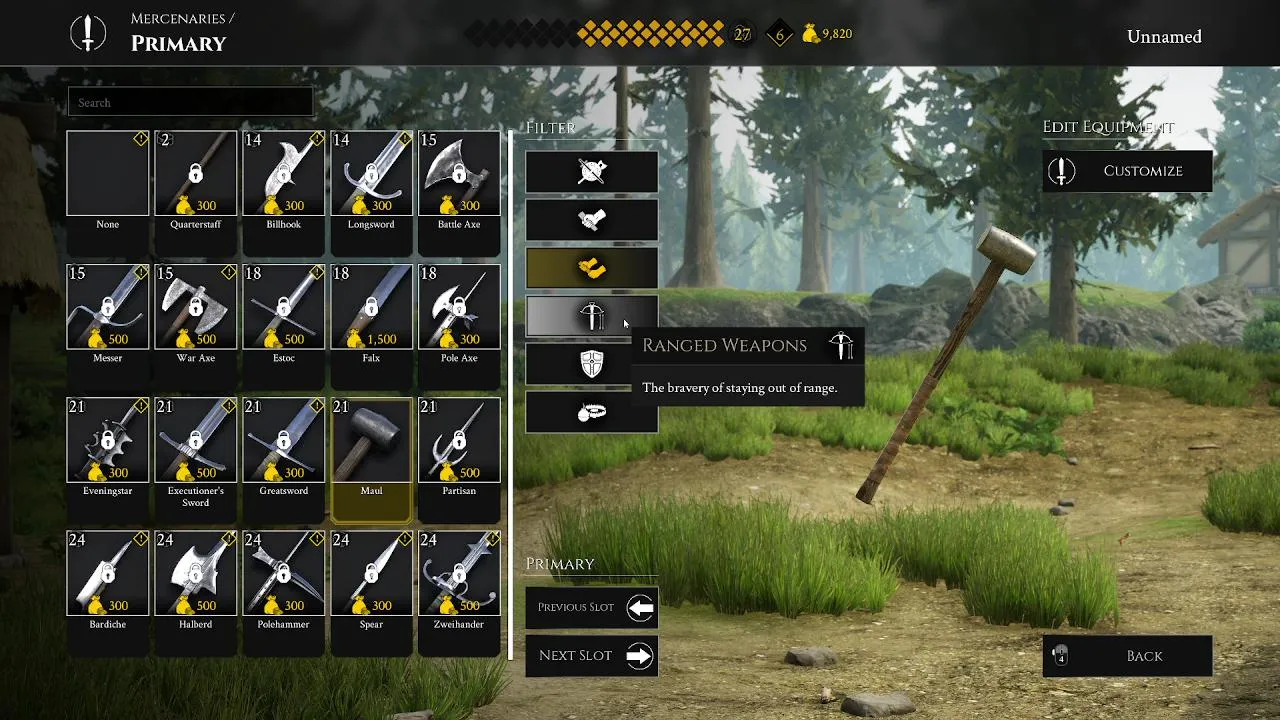1280x720 pixels.
Task: Choose the Executioner's Sword
Action: (196, 440)
